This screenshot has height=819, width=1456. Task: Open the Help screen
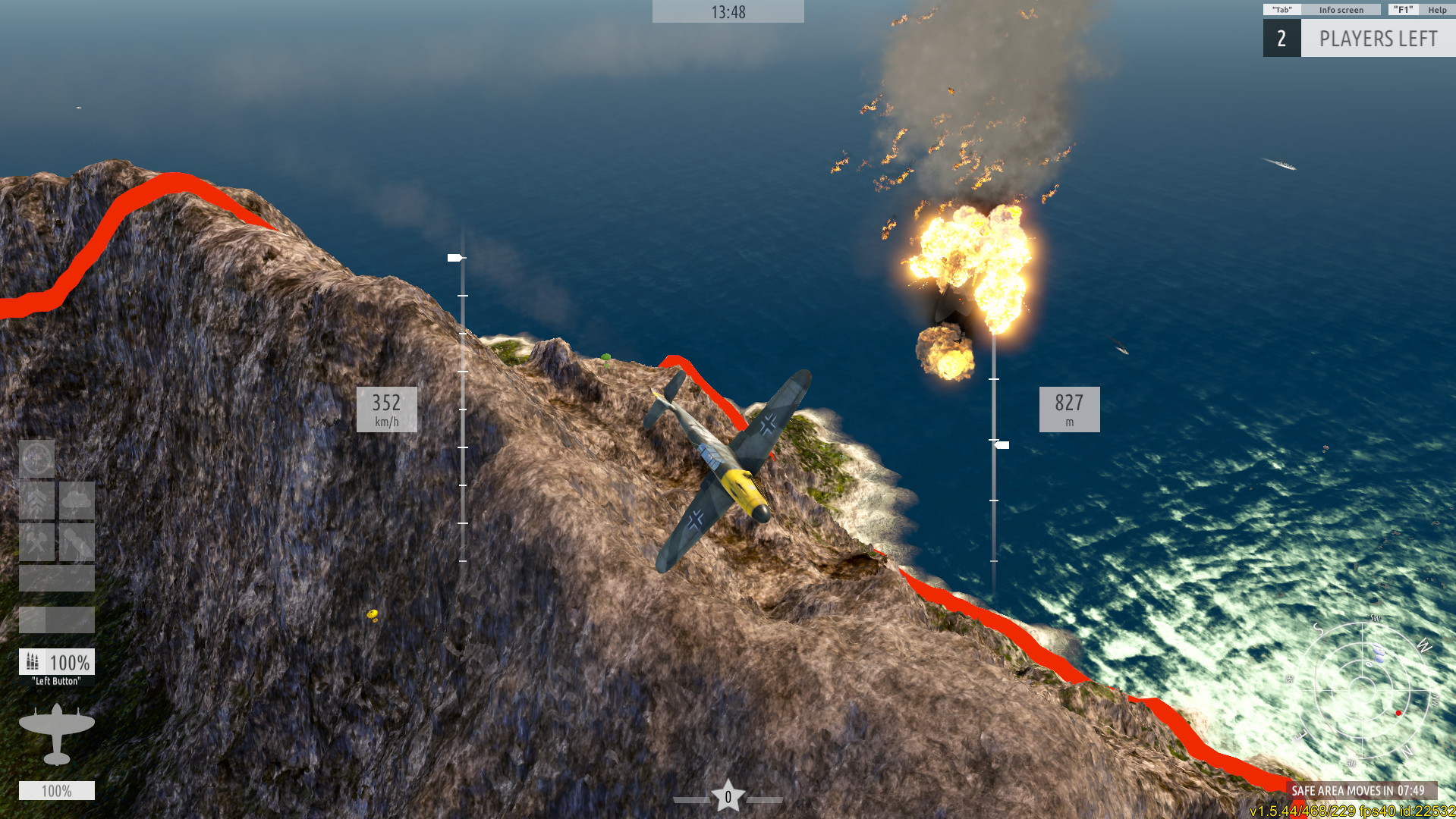[x=1438, y=9]
